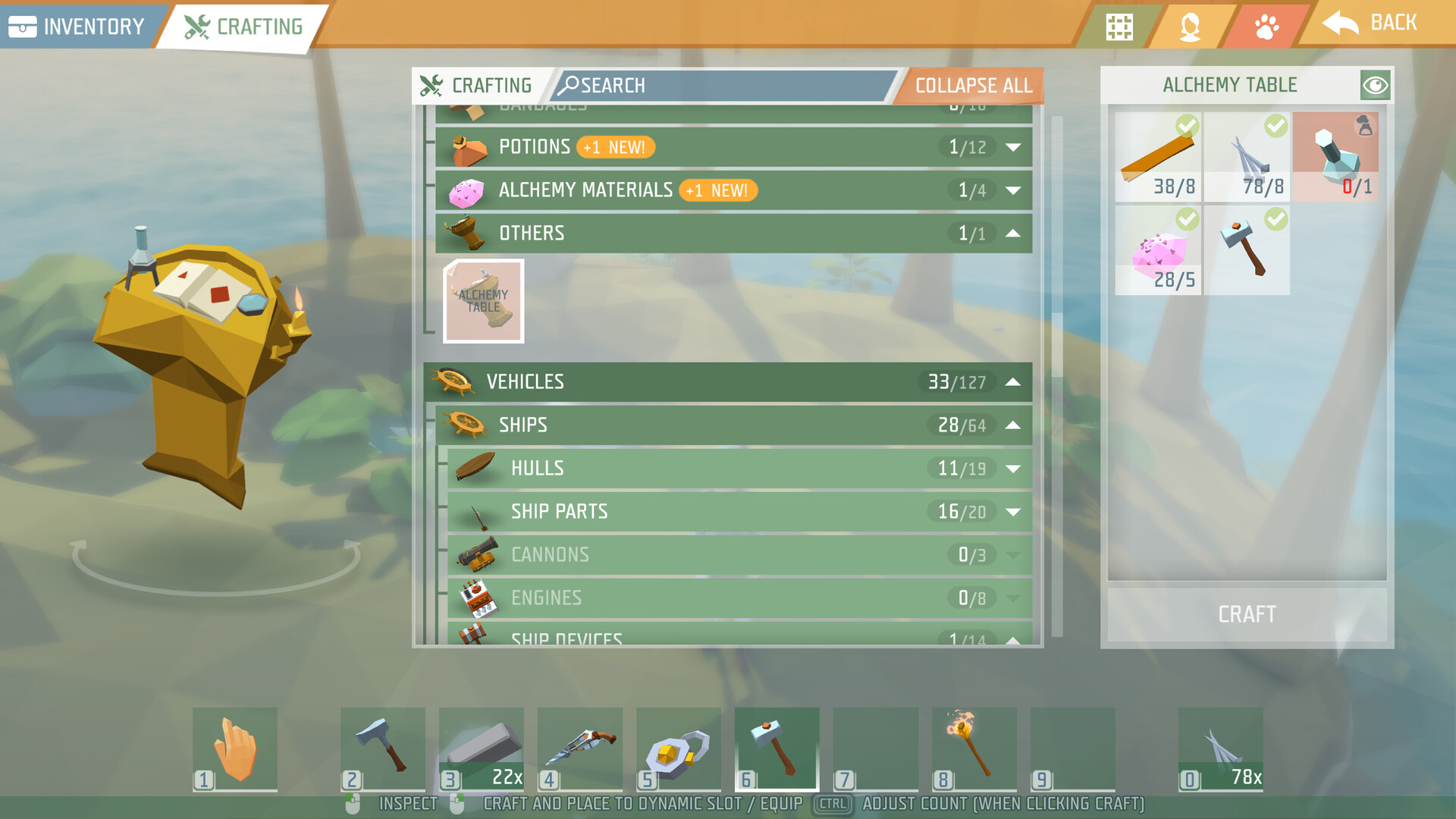Select the magnifying glass search icon

point(570,85)
